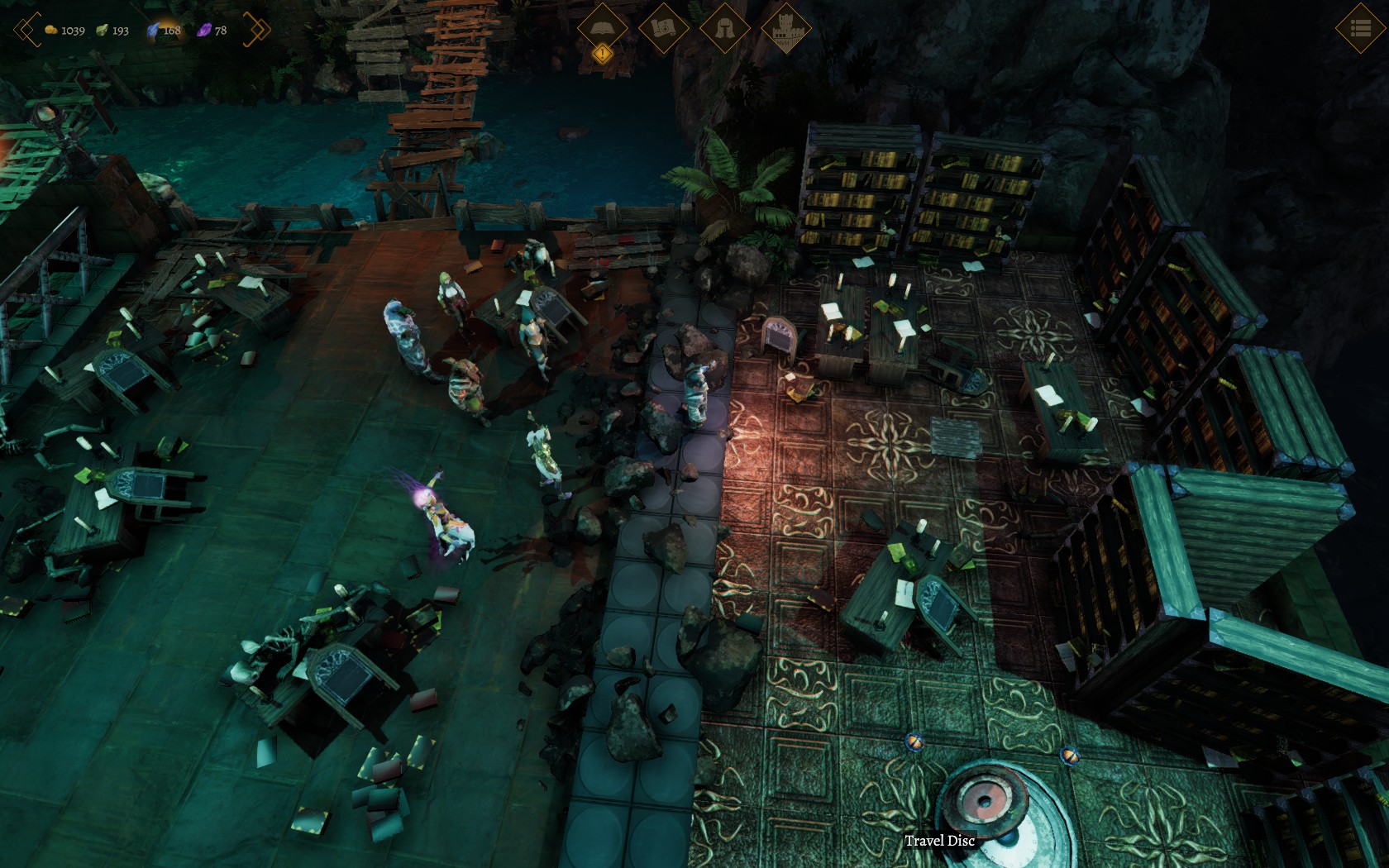This screenshot has width=1389, height=868.
Task: Open the castle keep icon
Action: [x=785, y=28]
